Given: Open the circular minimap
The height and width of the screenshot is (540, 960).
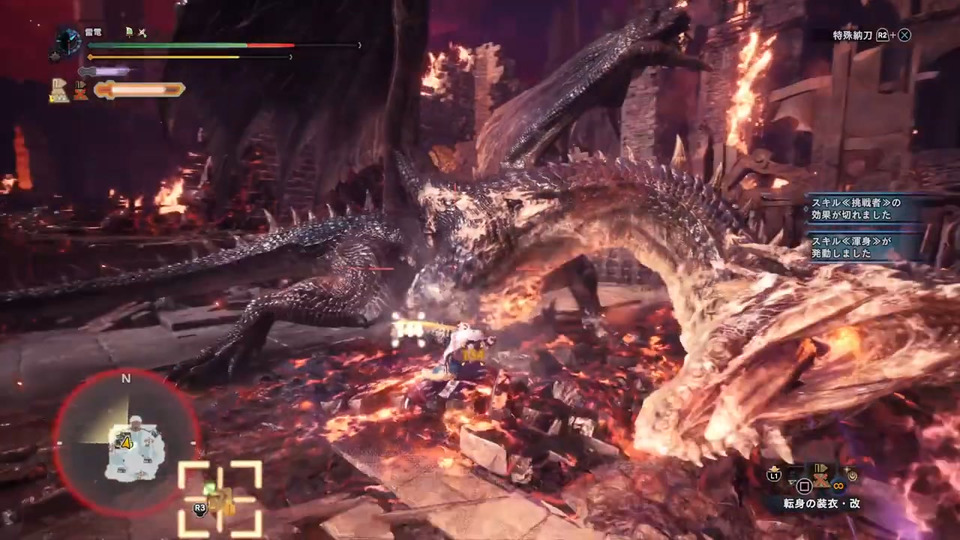Looking at the screenshot, I should [x=127, y=440].
